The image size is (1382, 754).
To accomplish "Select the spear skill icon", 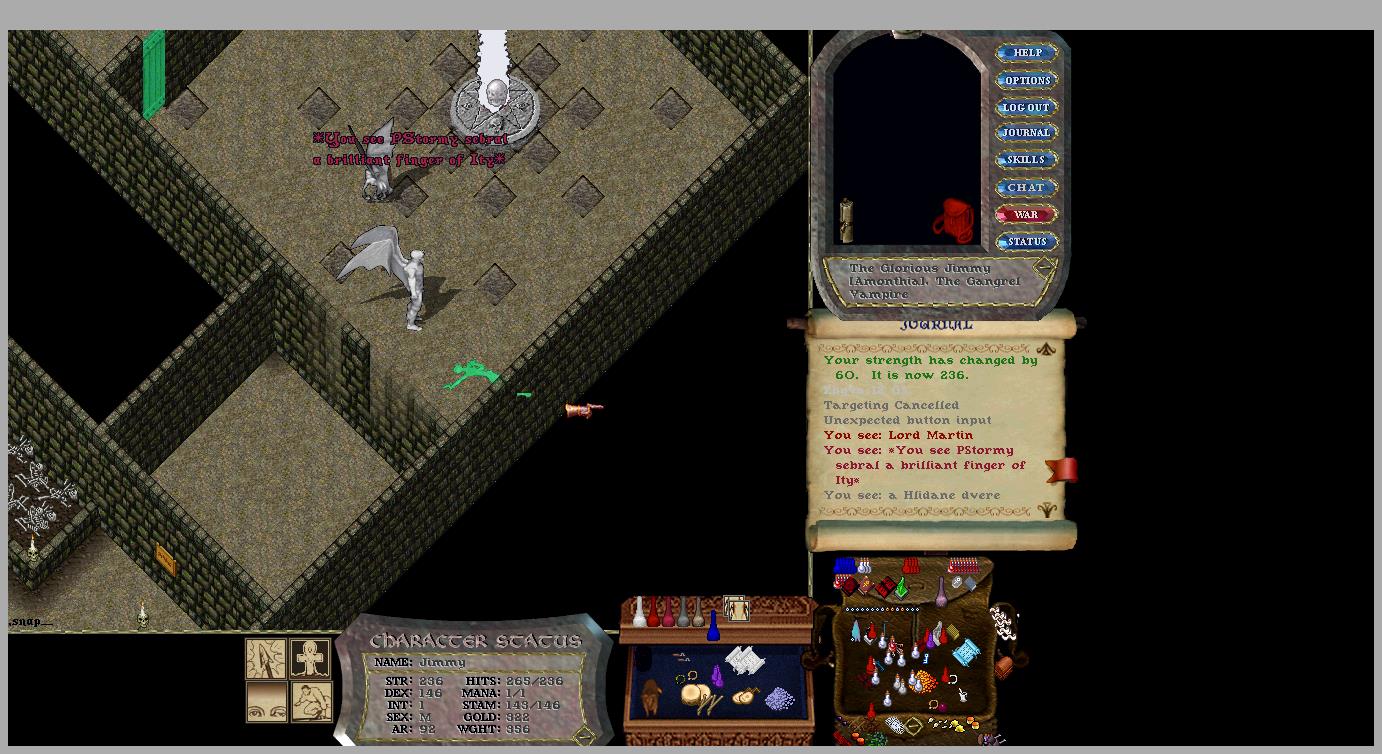I will (266, 659).
